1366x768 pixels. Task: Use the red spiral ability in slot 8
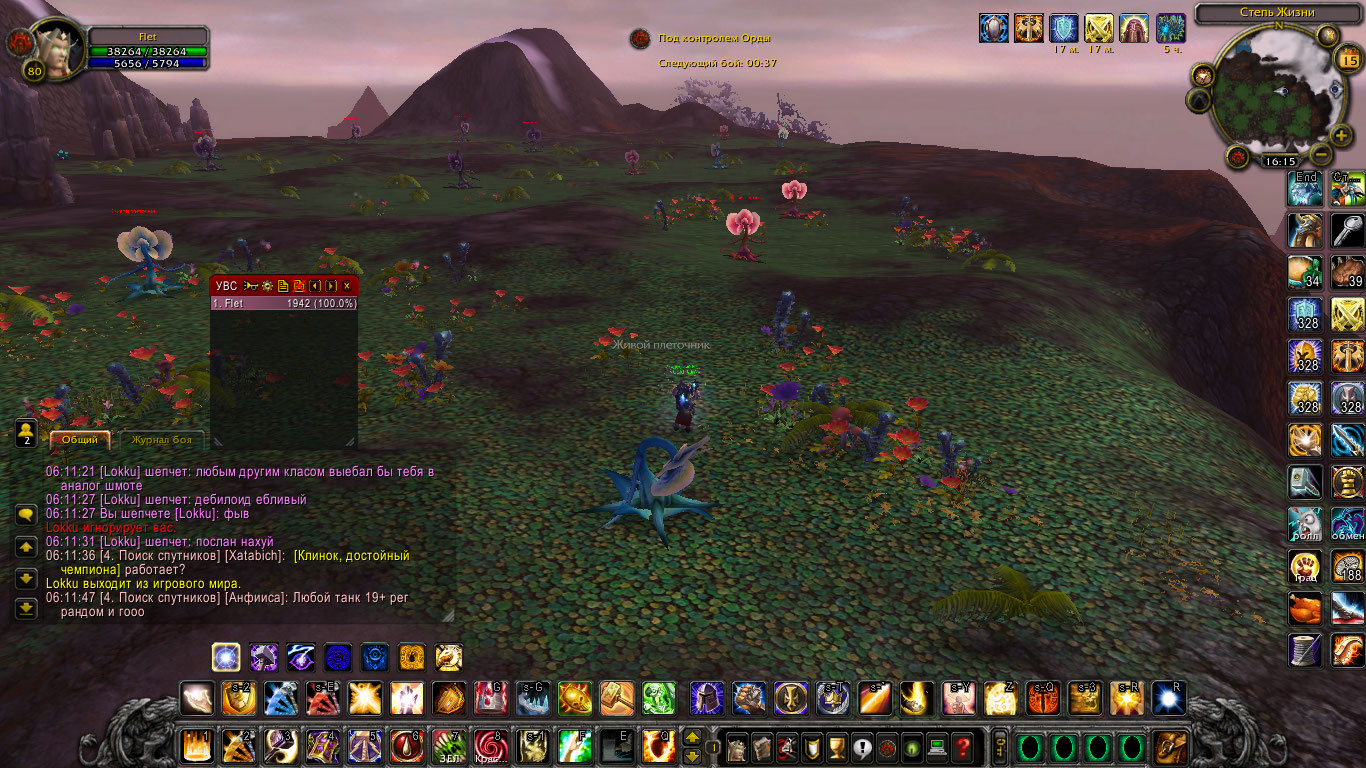tap(492, 746)
